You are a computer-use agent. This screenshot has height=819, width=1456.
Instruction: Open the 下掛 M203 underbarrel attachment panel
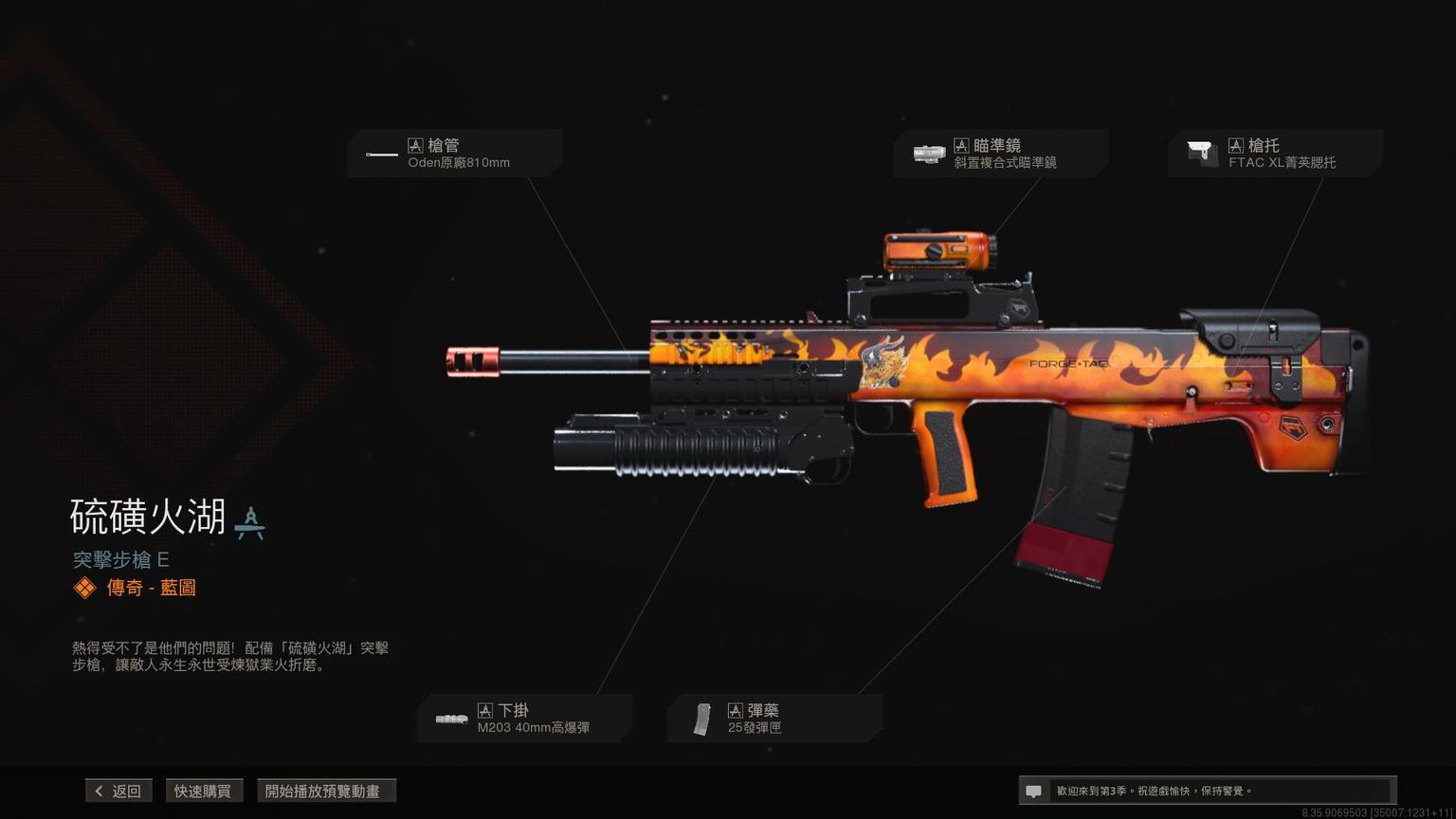tap(525, 719)
